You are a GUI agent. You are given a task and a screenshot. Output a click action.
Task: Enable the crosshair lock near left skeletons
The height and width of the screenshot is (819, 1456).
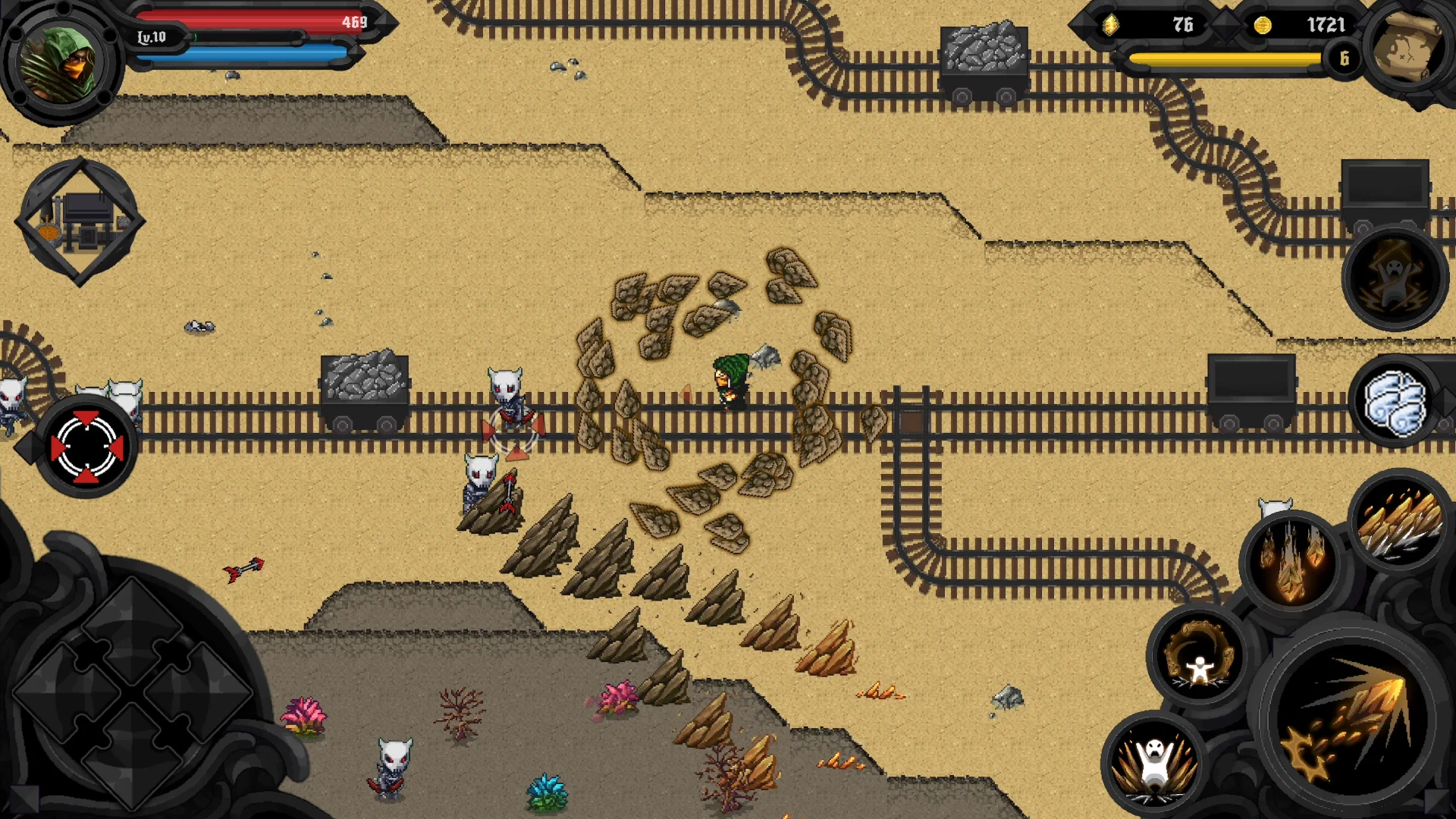pos(88,447)
